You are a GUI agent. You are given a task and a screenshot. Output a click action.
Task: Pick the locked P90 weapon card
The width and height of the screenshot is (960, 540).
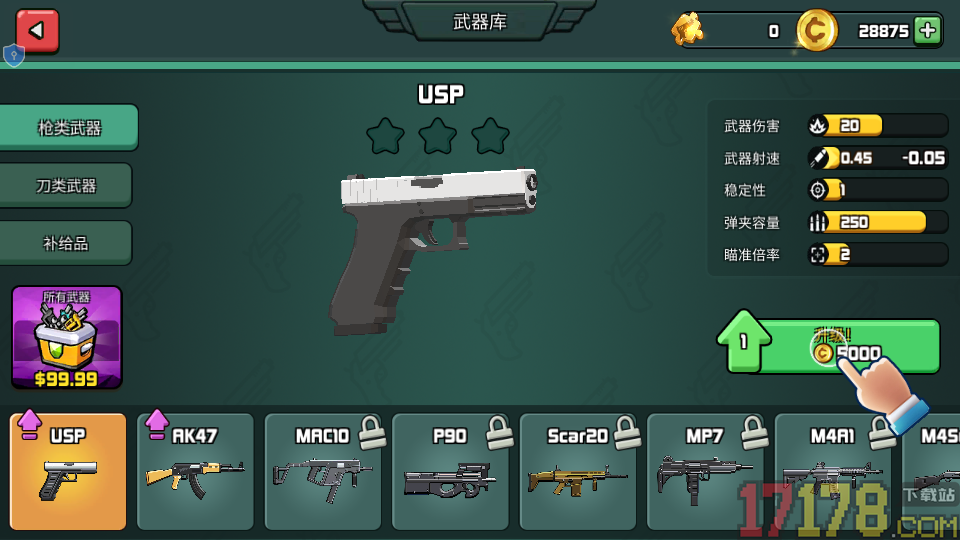pyautogui.click(x=450, y=472)
